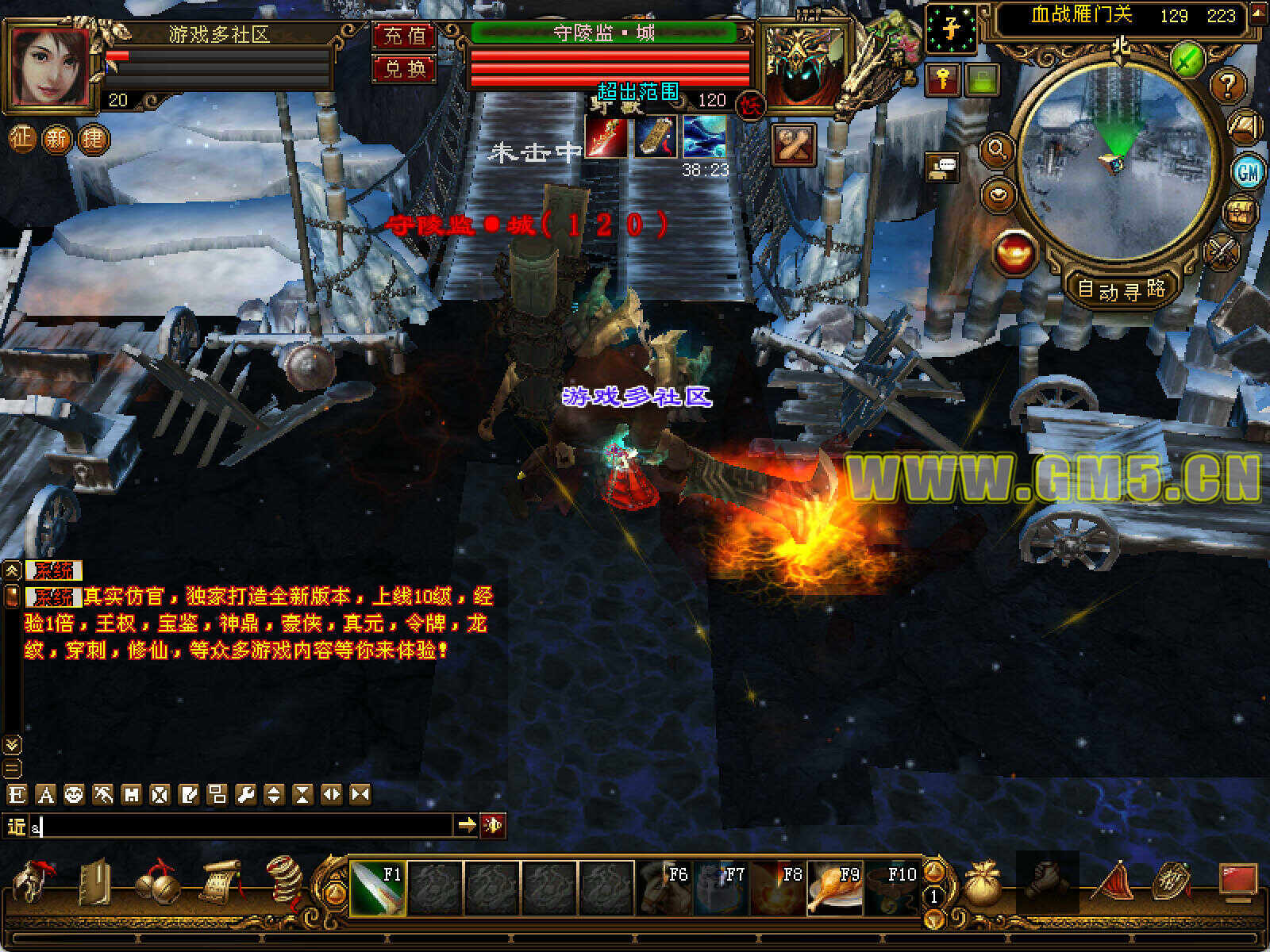Click the magnifying glass button beside minimap
The width and height of the screenshot is (1270, 952).
click(997, 149)
